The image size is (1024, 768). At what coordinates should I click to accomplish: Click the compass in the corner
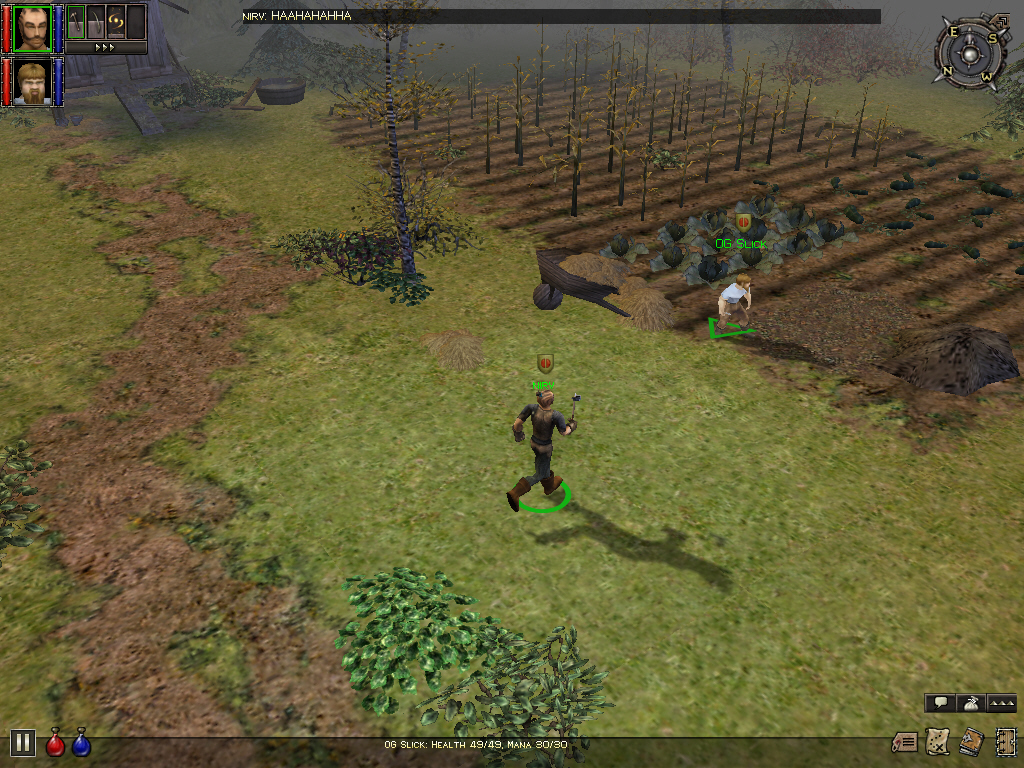967,53
